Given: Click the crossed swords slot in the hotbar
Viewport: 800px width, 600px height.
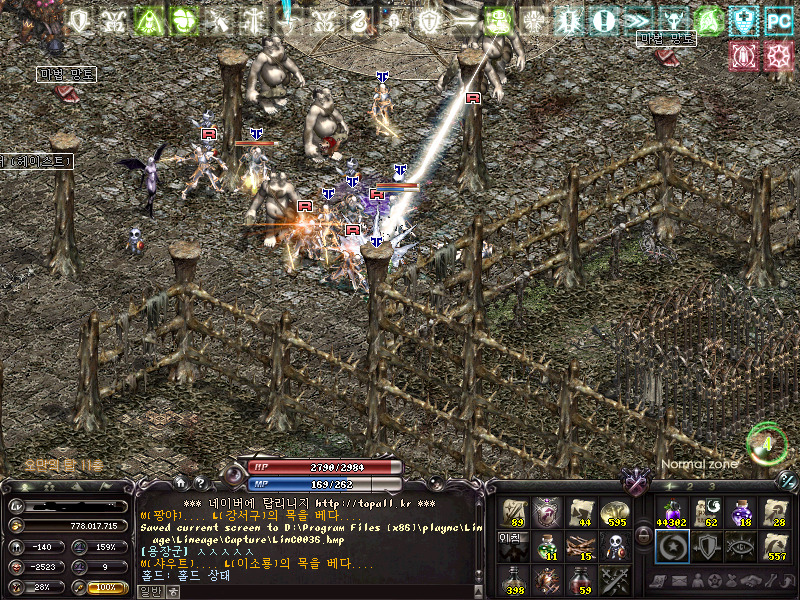Looking at the screenshot, I should (x=615, y=579).
